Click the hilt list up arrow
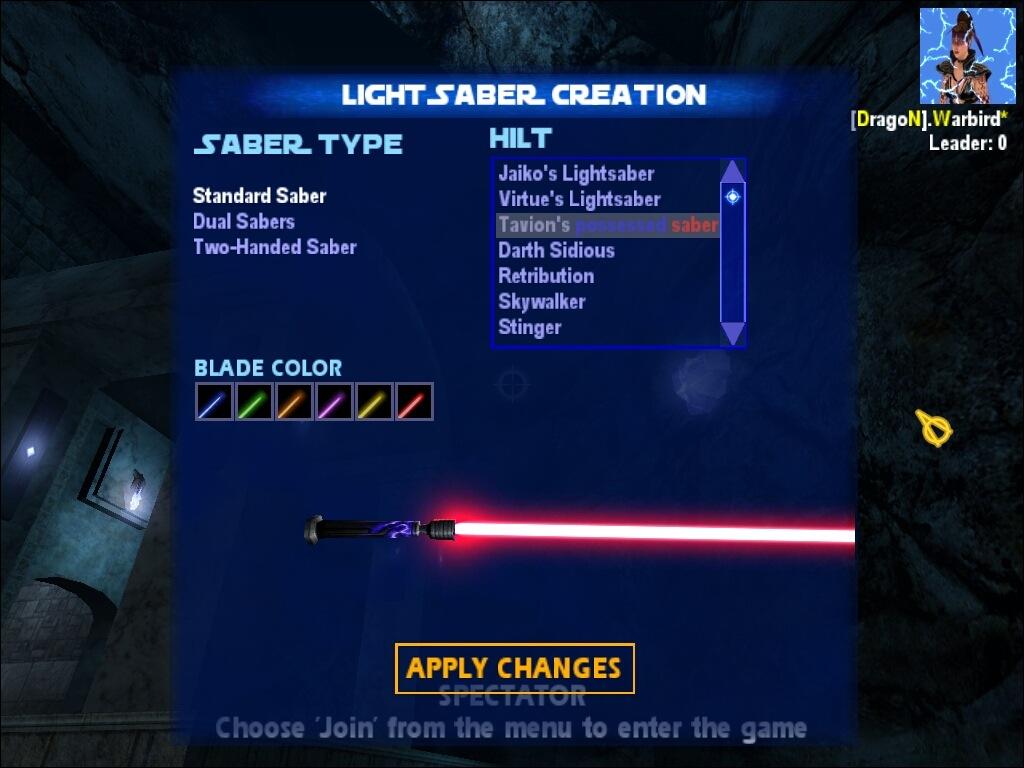The width and height of the screenshot is (1024, 768). 733,171
